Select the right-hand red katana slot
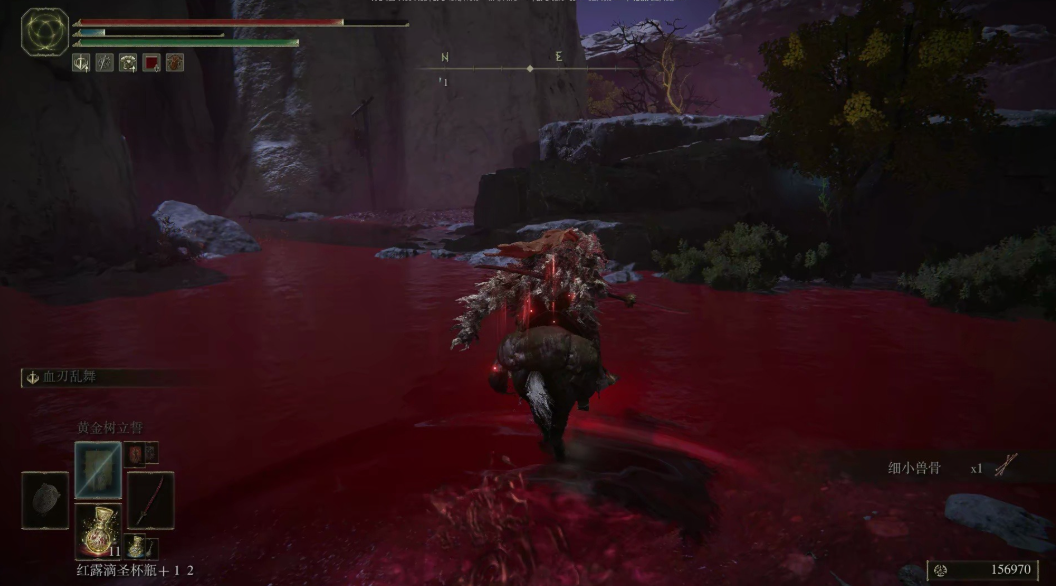 (x=150, y=499)
